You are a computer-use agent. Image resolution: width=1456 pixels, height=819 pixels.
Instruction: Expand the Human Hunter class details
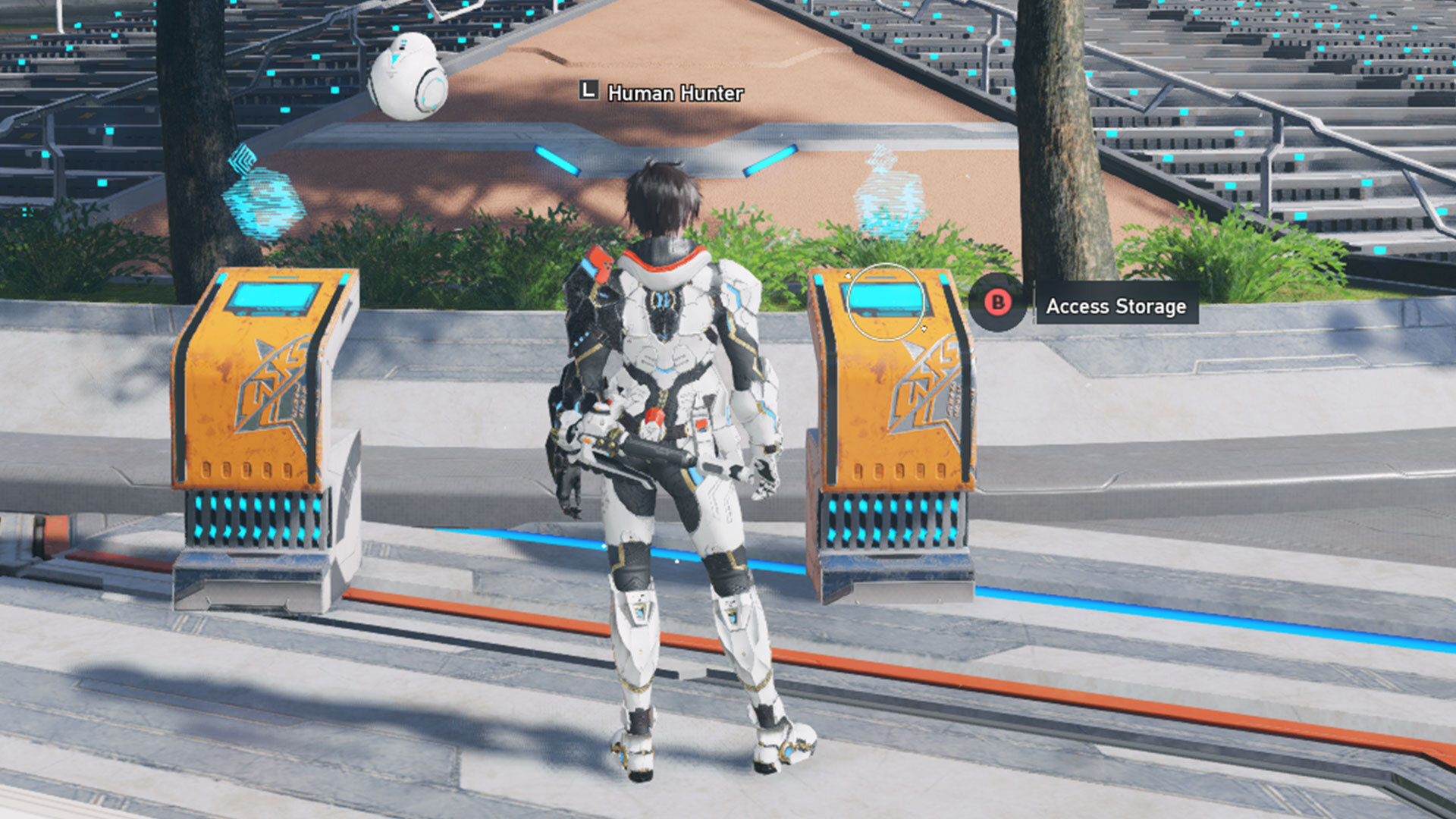(673, 94)
